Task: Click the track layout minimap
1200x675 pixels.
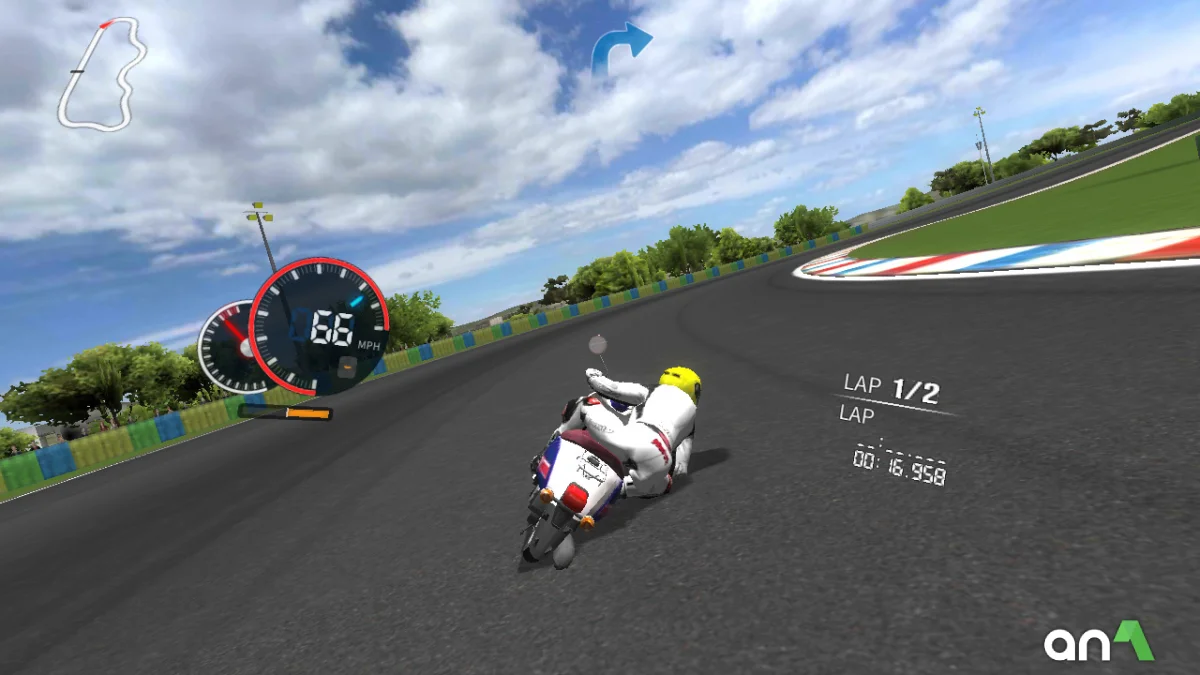Action: click(x=100, y=74)
